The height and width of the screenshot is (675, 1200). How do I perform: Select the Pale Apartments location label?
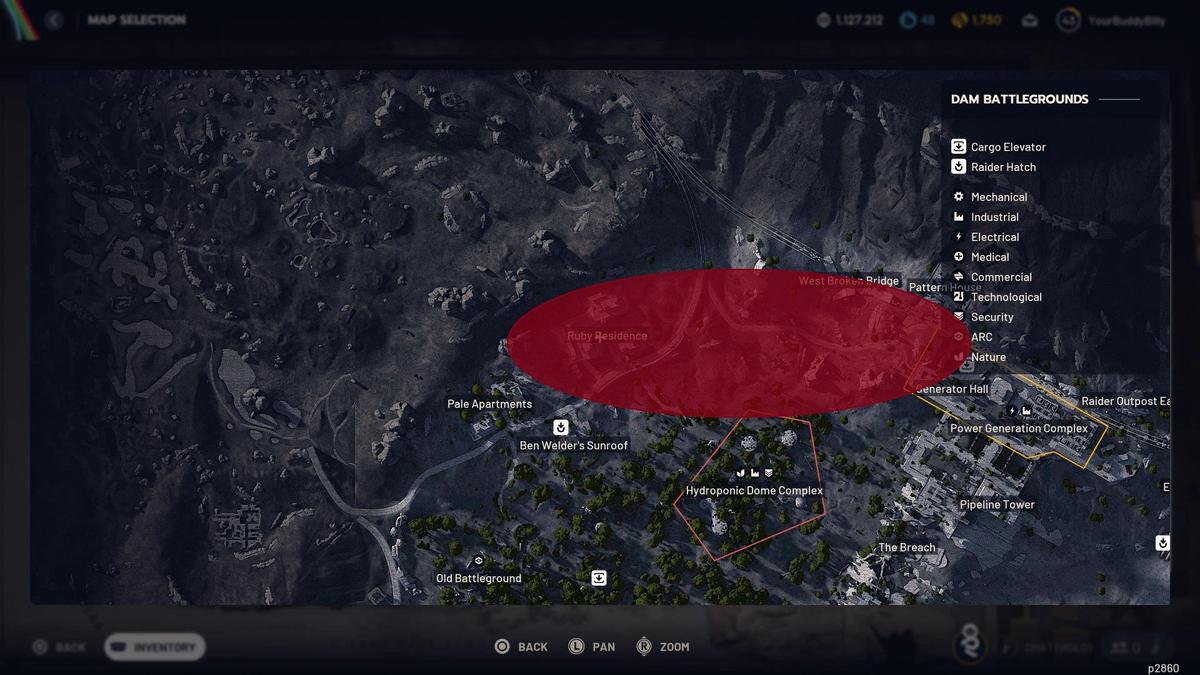point(489,404)
